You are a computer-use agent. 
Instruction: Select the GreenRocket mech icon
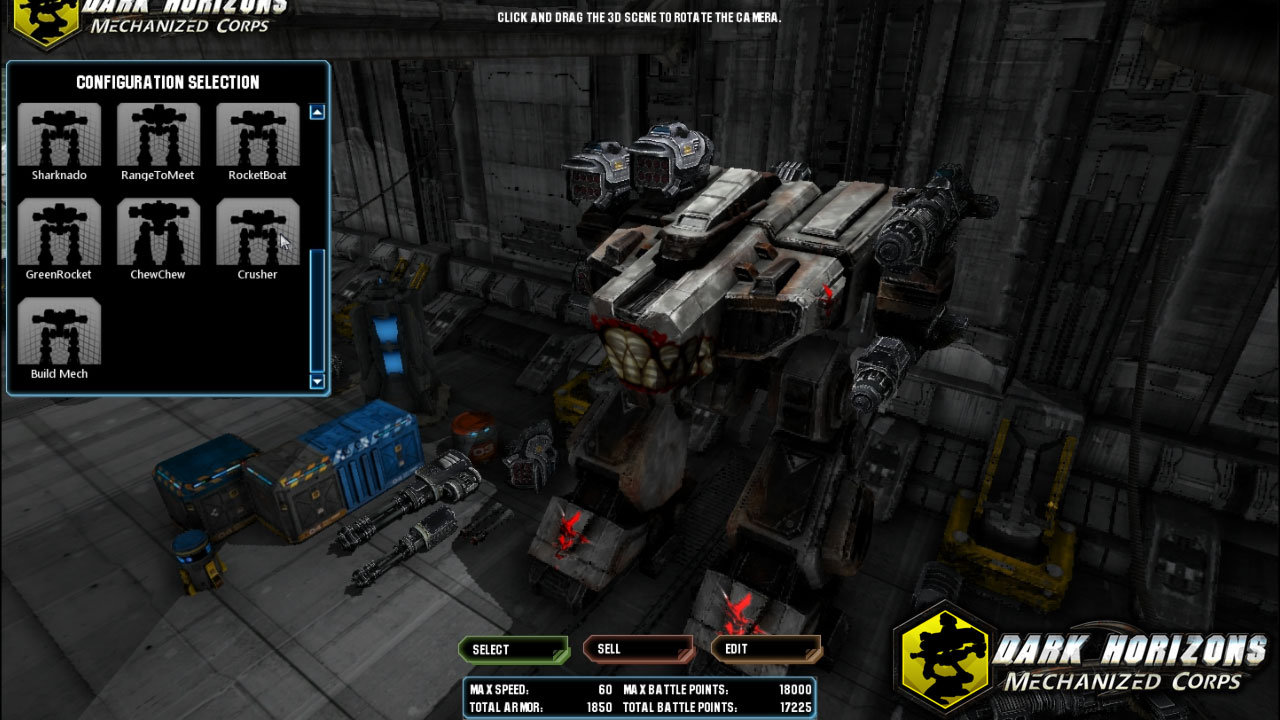pyautogui.click(x=59, y=239)
